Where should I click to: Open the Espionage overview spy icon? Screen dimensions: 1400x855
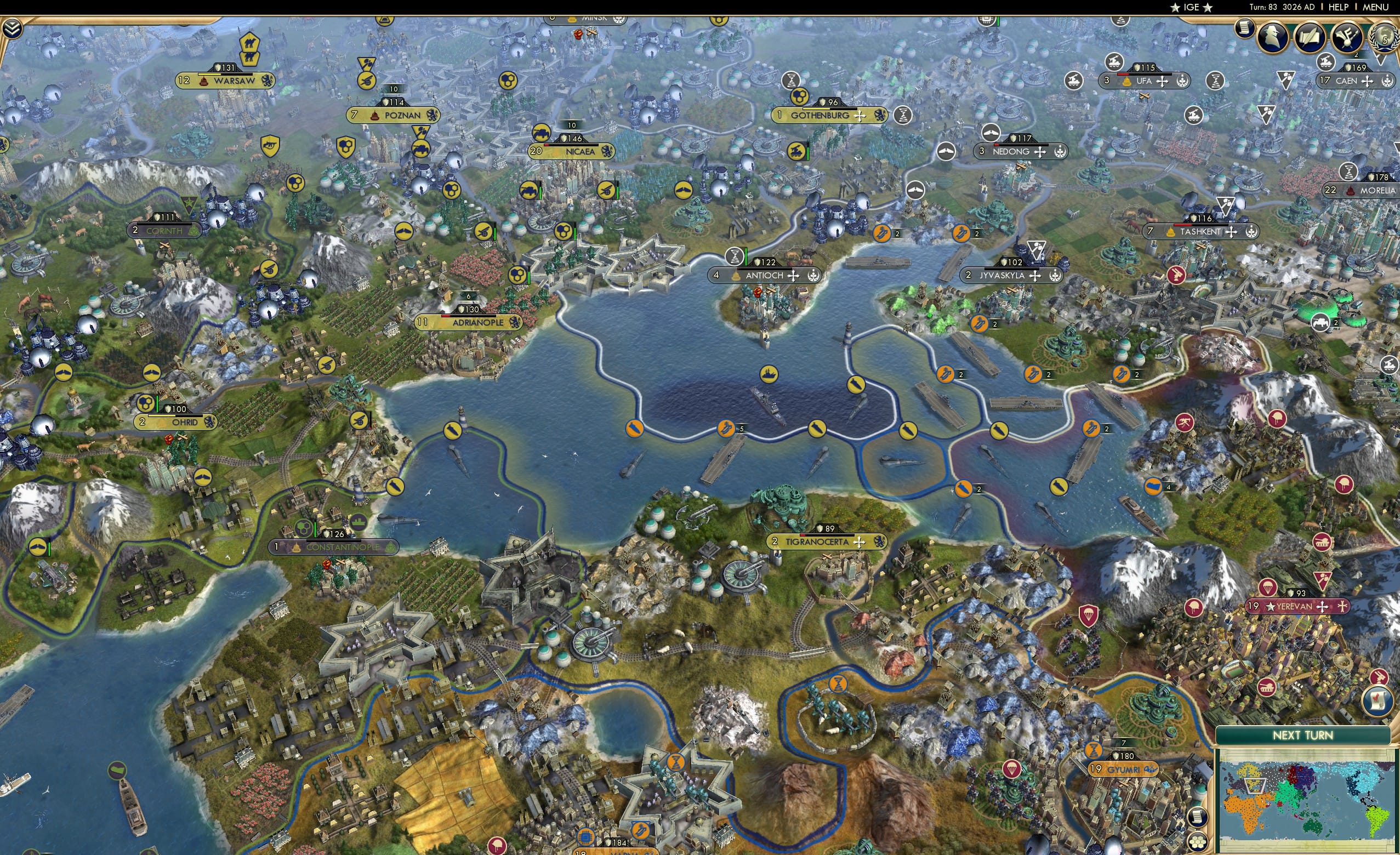(1272, 36)
